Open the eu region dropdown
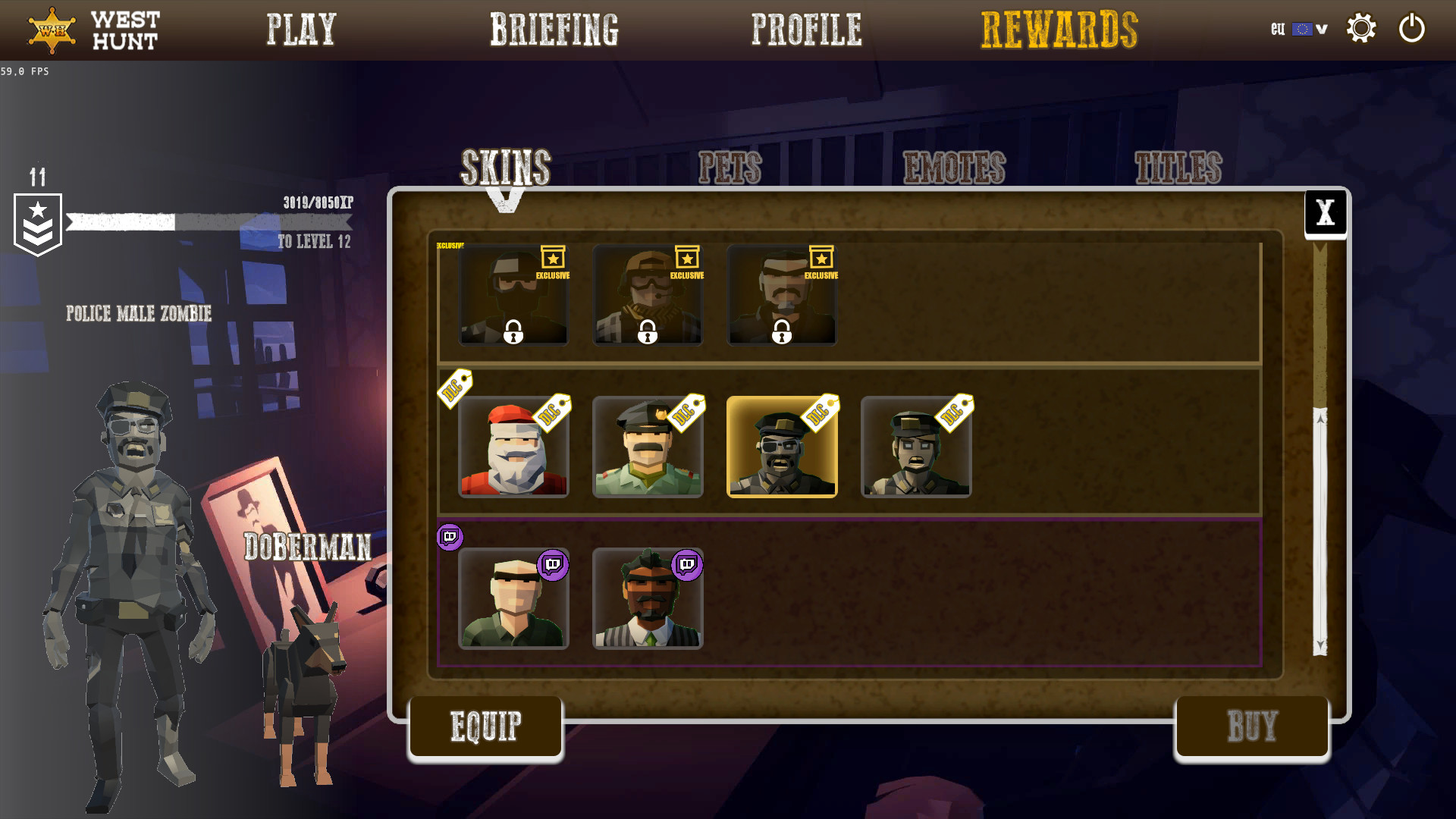The height and width of the screenshot is (819, 1456). coord(1320,29)
